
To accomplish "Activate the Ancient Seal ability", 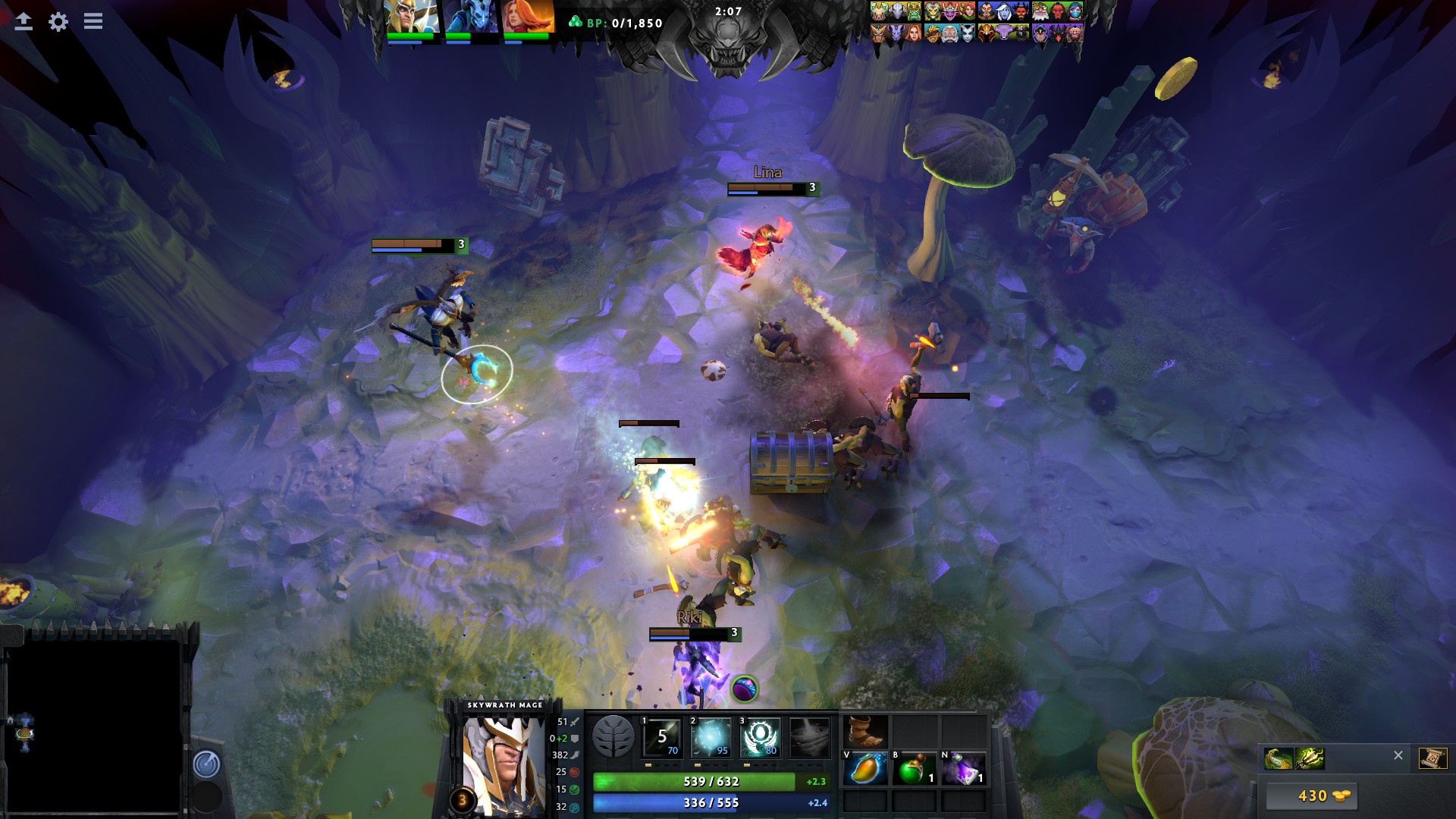I will 761,737.
